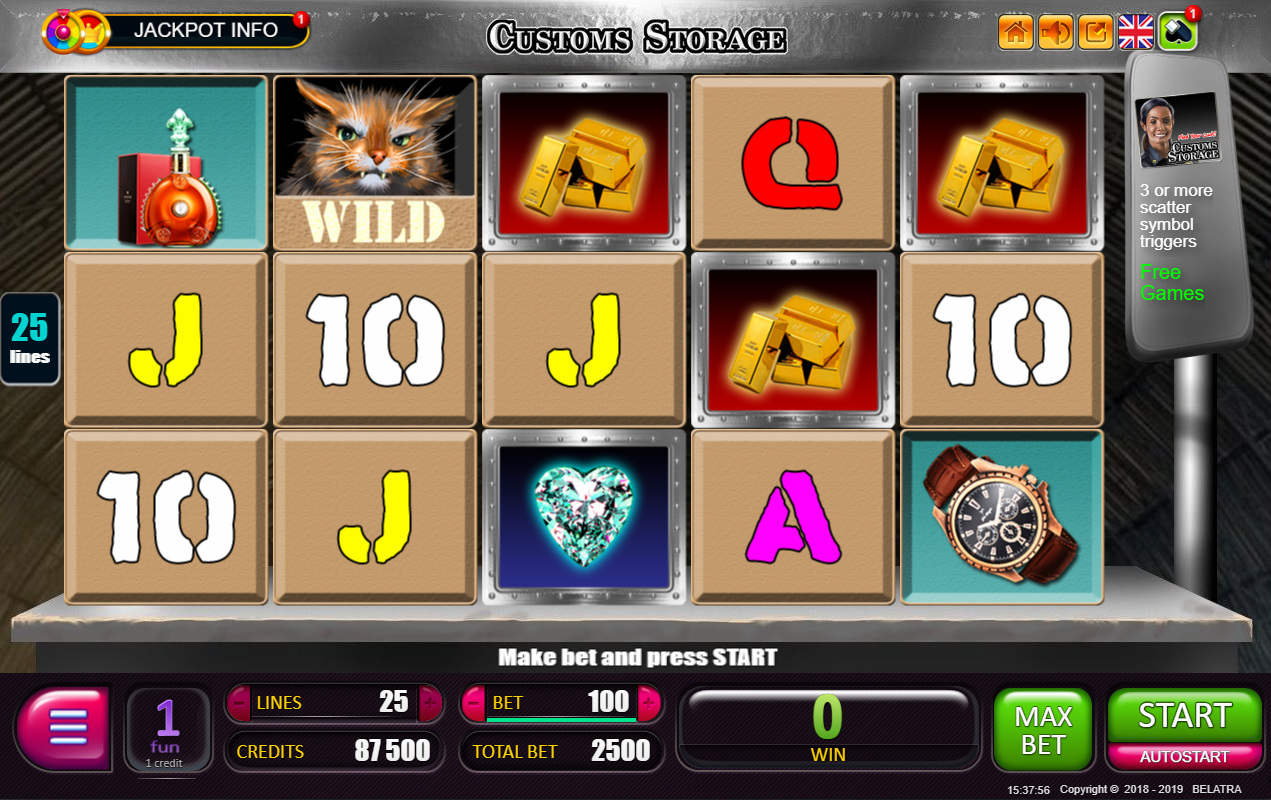Raise the bet amount
Screen dimensions: 1271x800
[x=647, y=703]
